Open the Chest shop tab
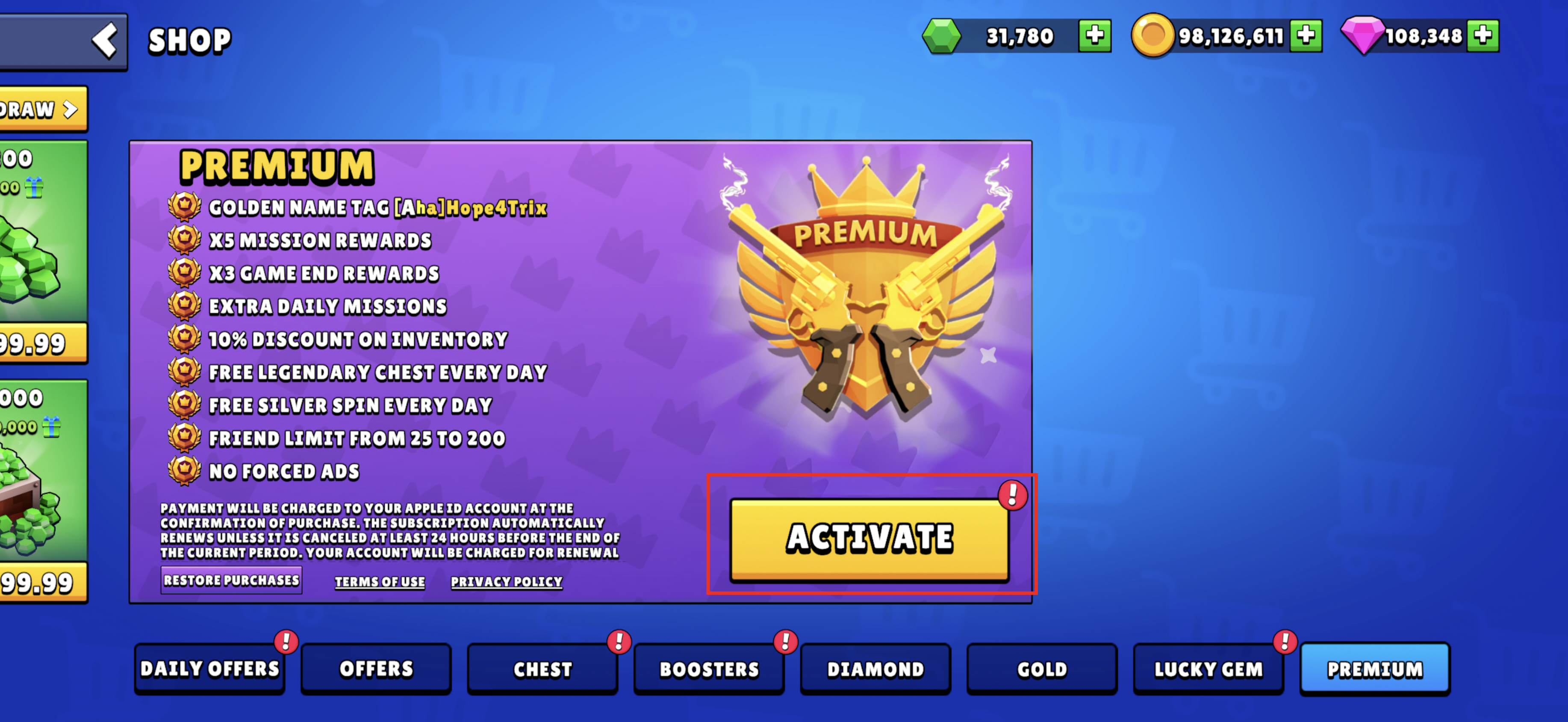 pos(542,669)
